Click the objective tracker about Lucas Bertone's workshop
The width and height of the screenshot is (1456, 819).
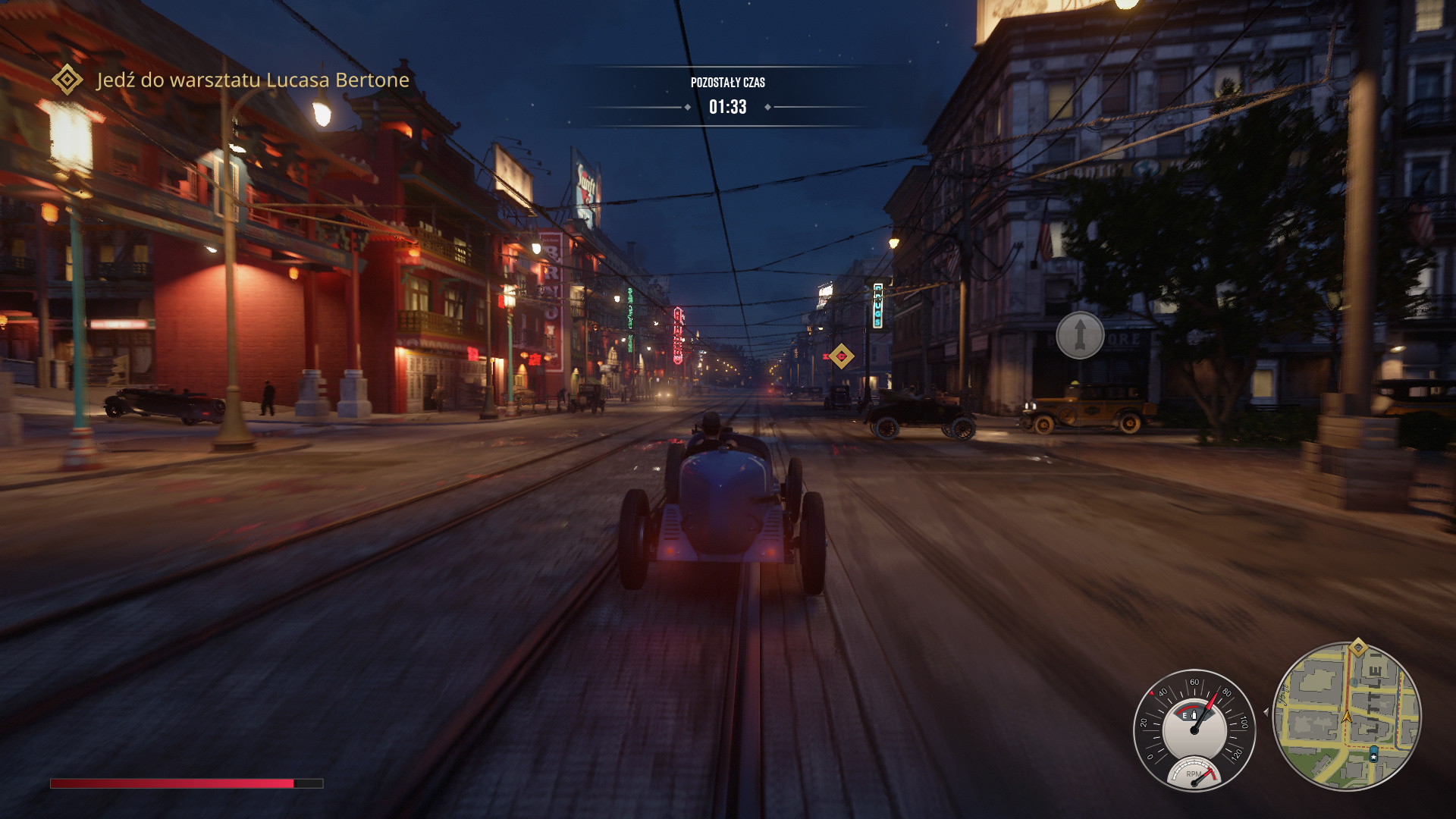point(253,80)
